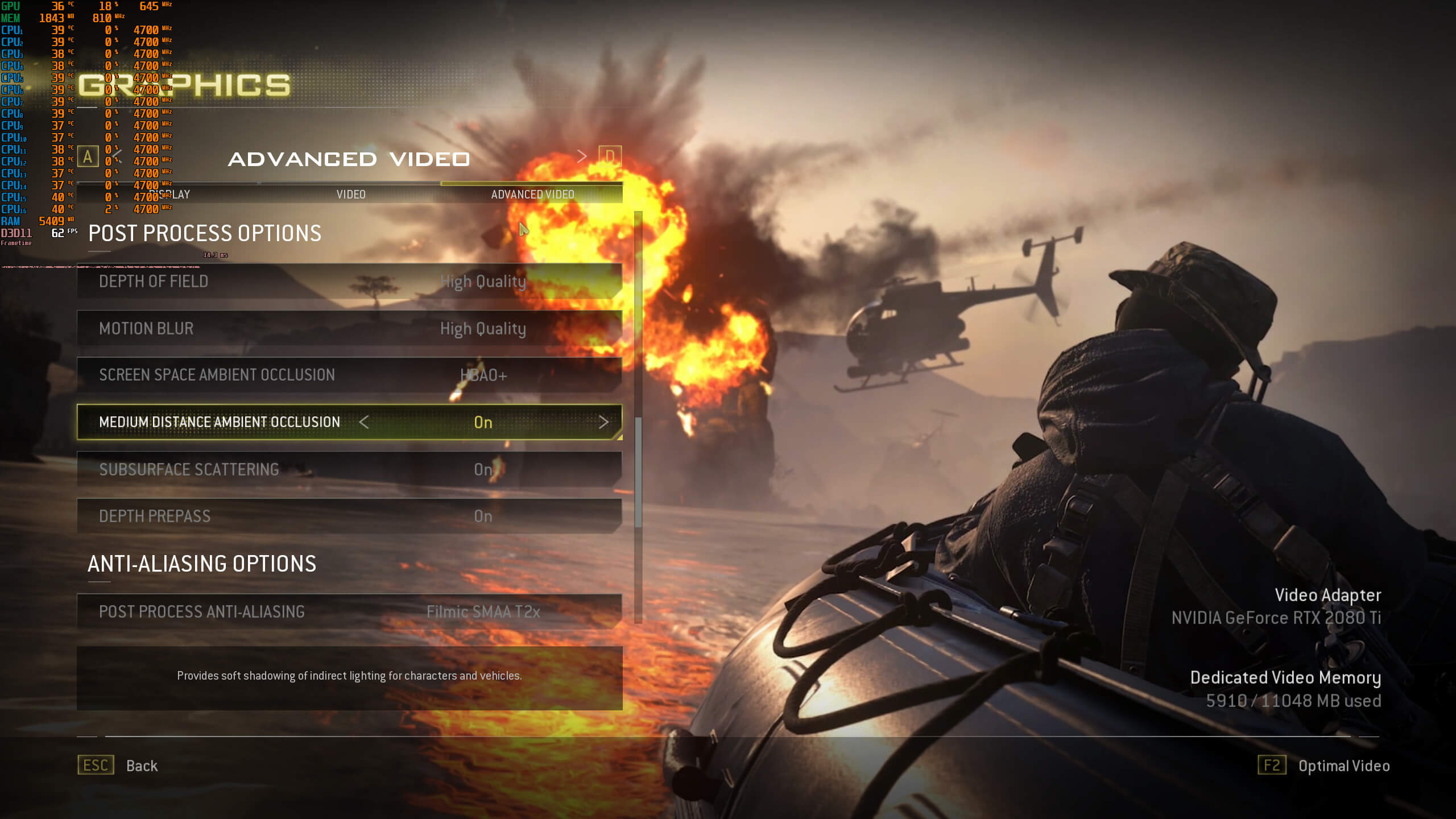This screenshot has height=819, width=1456.
Task: Go to previous settings category arrow
Action: 117,156
